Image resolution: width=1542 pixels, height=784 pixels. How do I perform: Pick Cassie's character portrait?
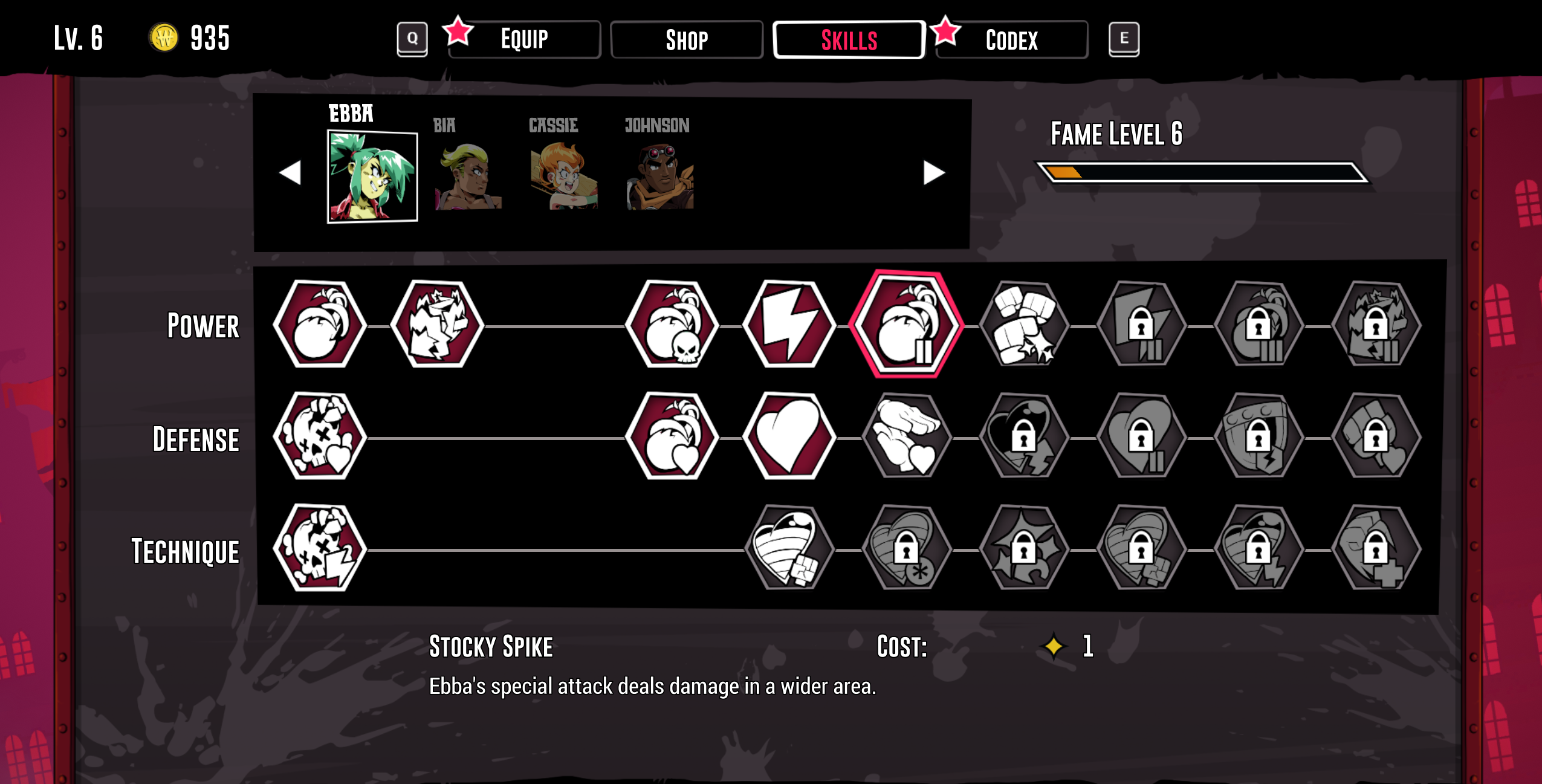563,177
